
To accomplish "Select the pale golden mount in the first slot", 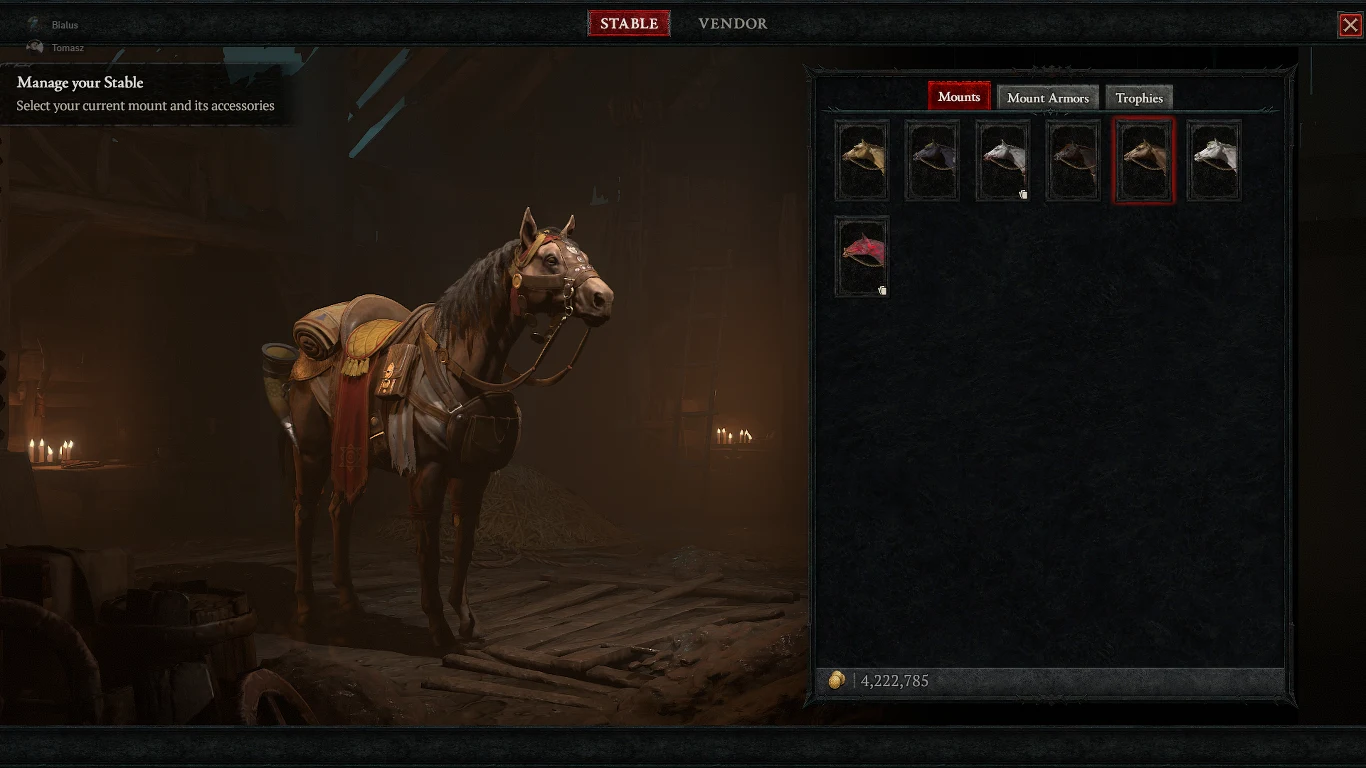I will (x=861, y=160).
